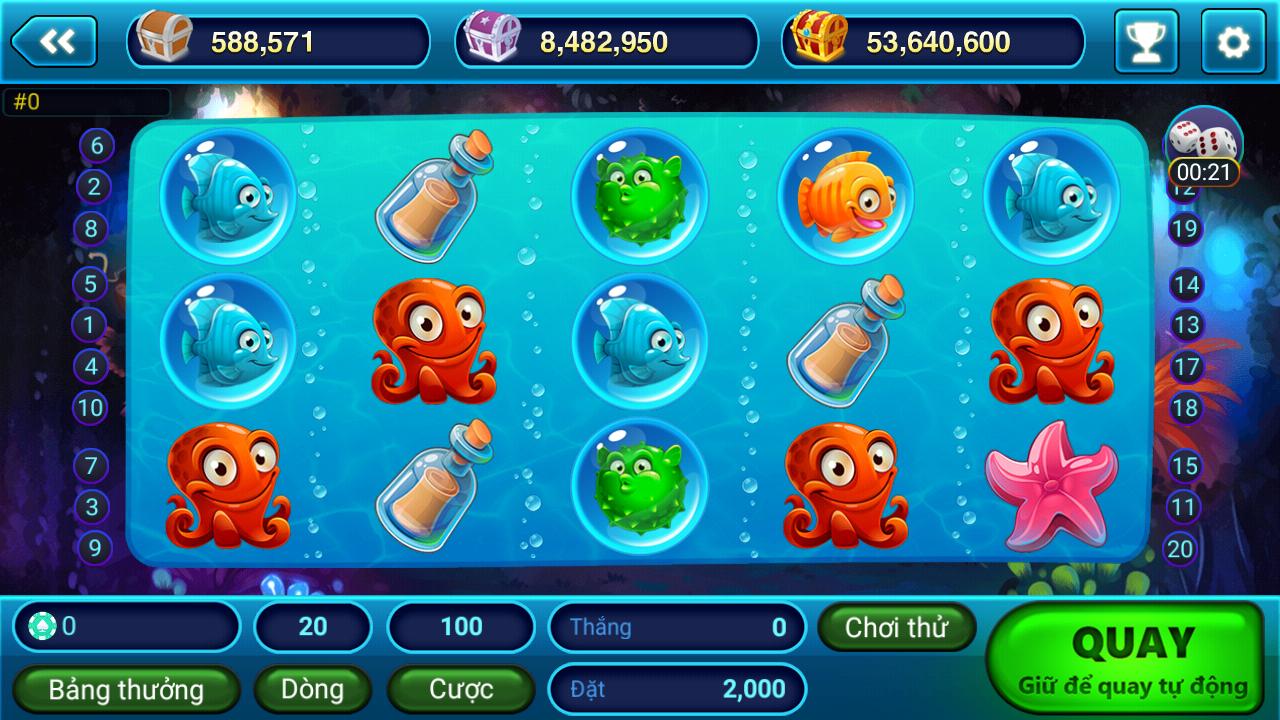1280x720 pixels.
Task: Open the Bảng thưởng paytable
Action: (x=126, y=689)
